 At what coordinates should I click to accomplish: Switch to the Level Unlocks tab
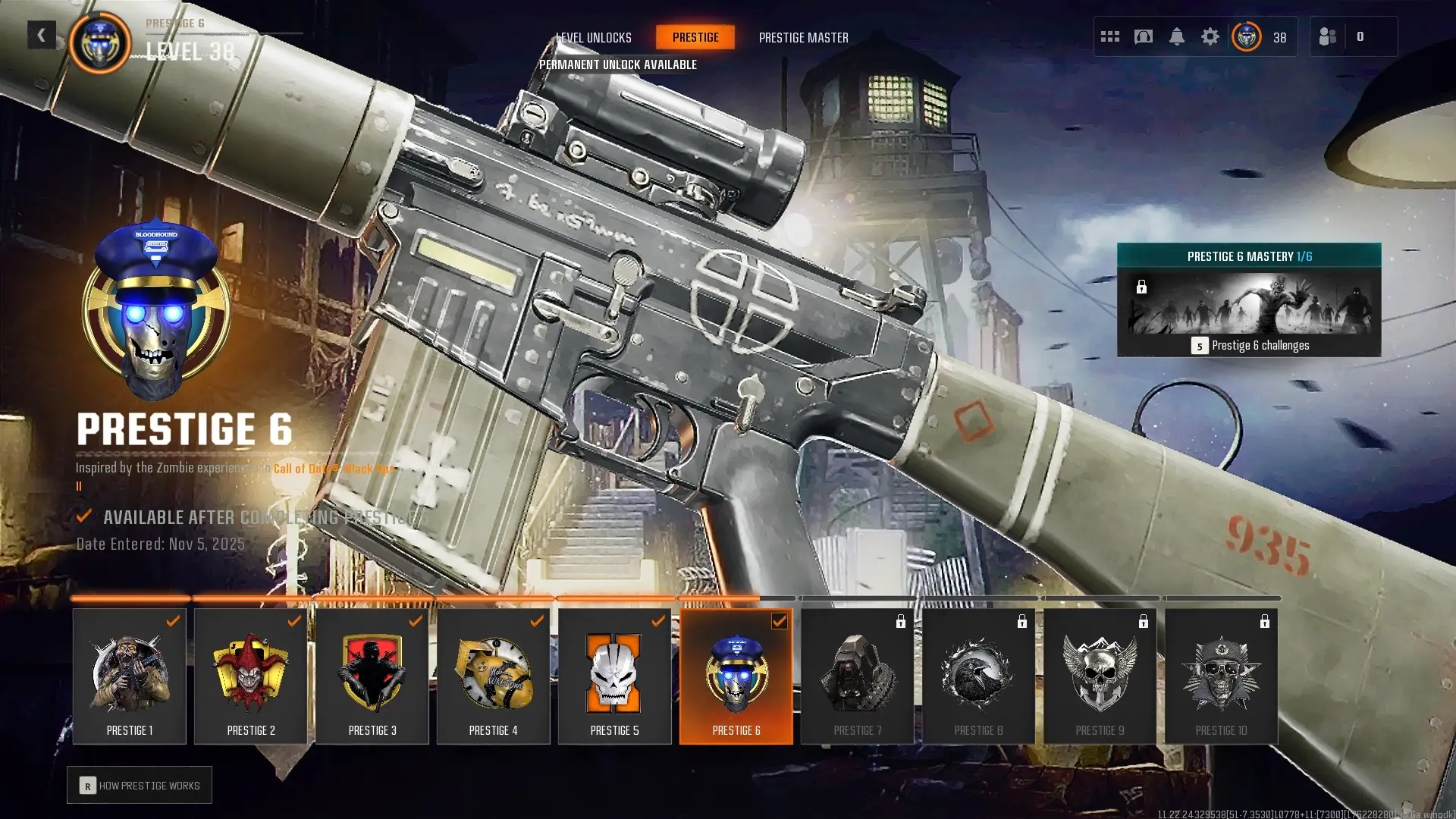[x=594, y=37]
